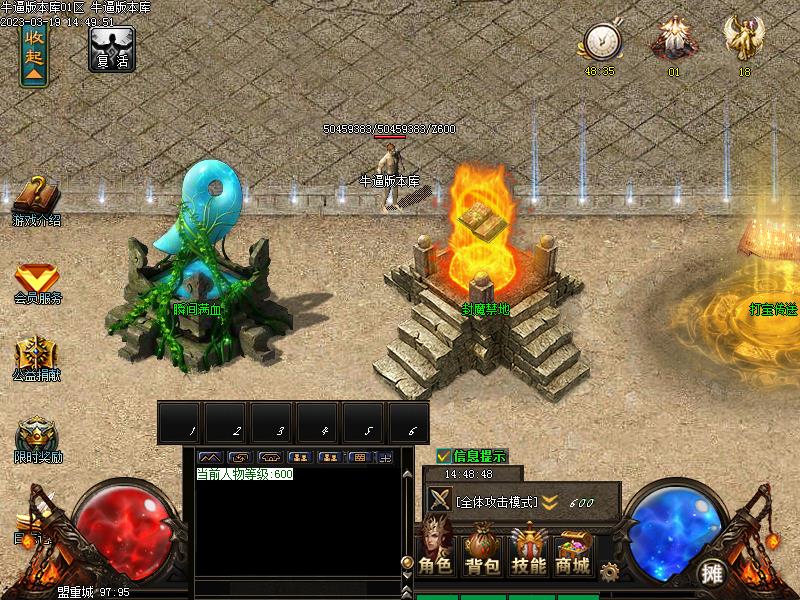The width and height of the screenshot is (800, 600).
Task: Click the 复活 revive icon
Action: tap(112, 48)
